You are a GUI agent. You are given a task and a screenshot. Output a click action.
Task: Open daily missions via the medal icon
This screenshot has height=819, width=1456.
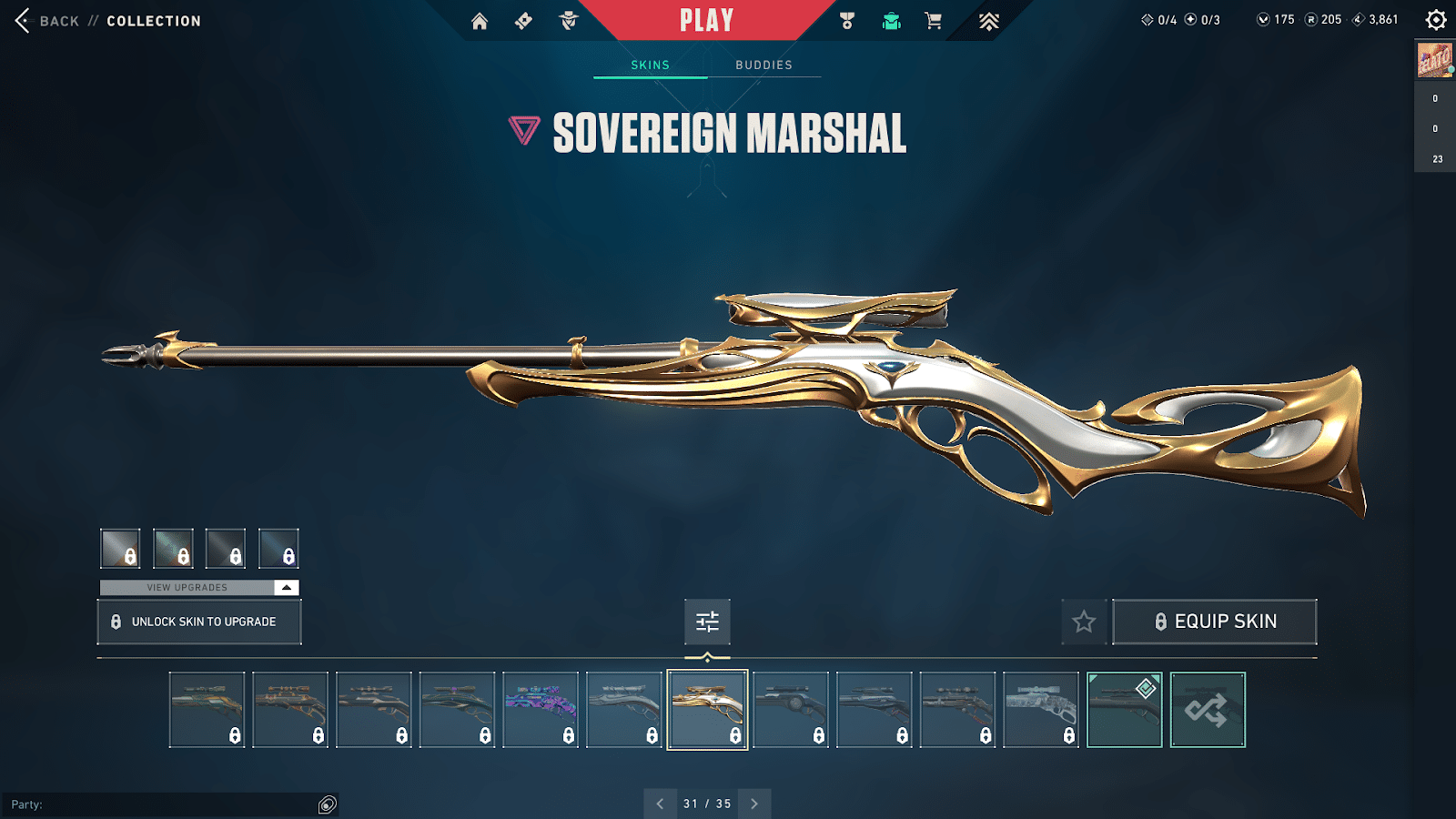(847, 19)
